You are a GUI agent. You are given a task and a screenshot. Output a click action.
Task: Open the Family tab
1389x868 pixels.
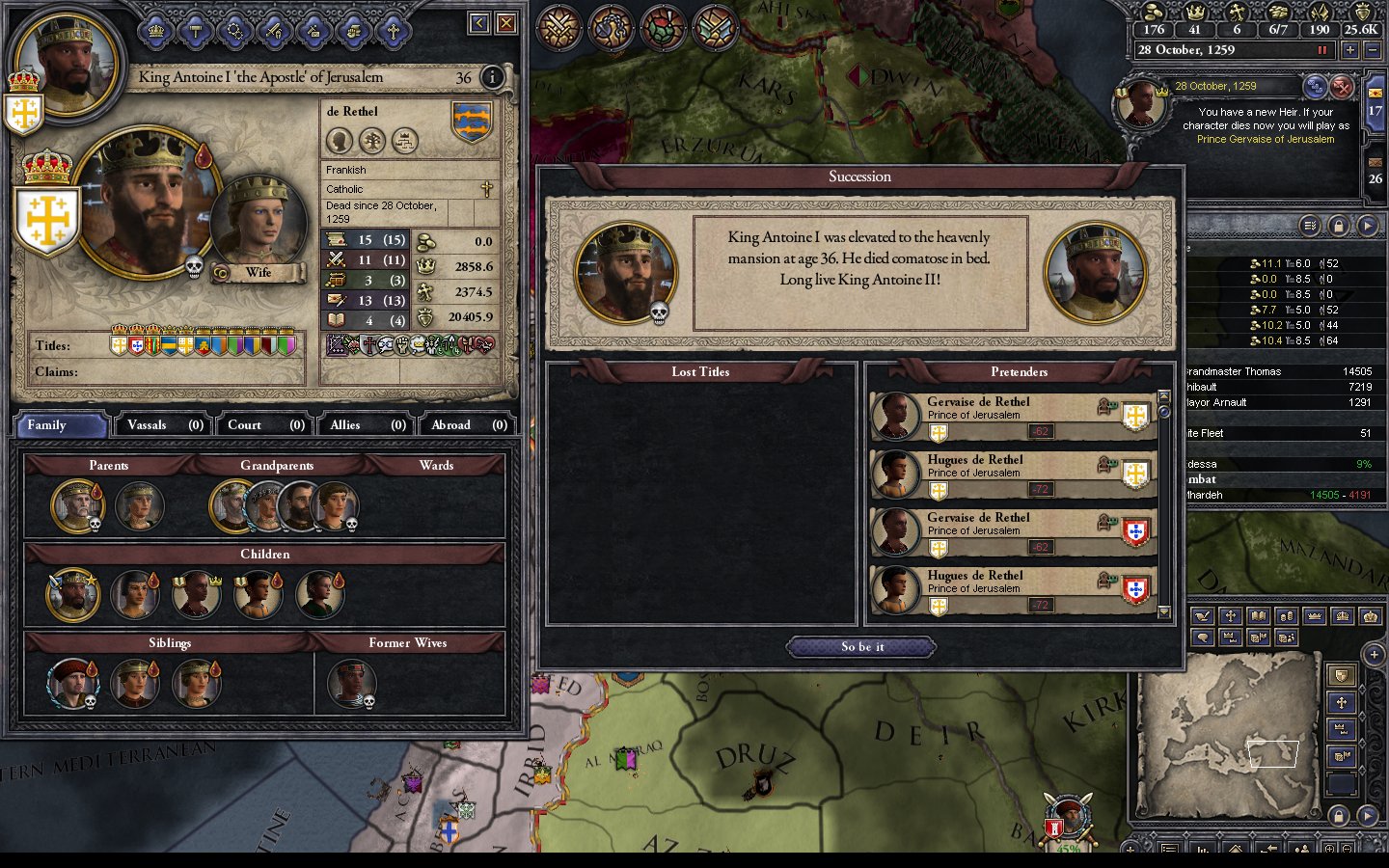click(x=60, y=425)
